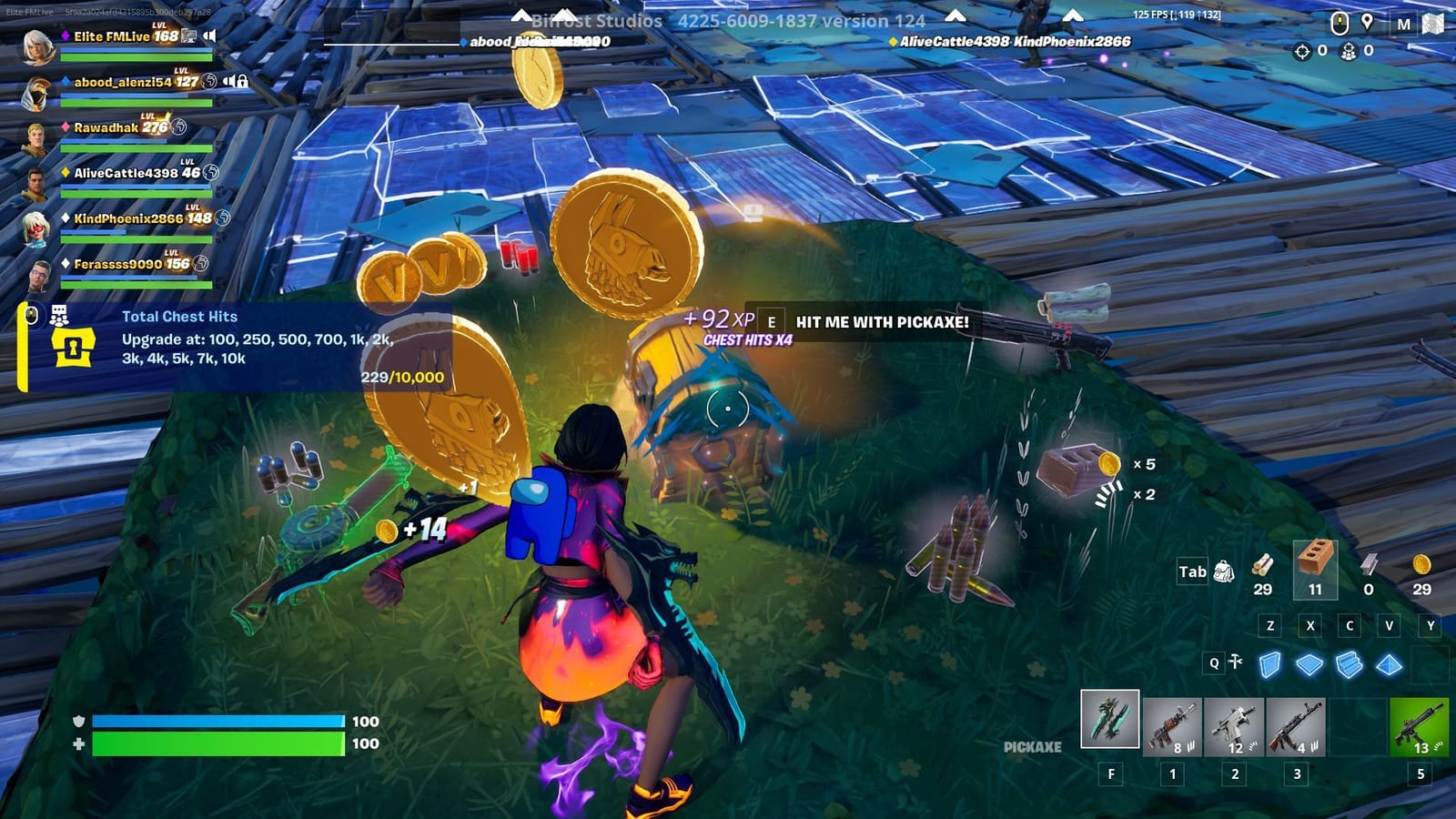1456x819 pixels.
Task: Select the brick material icon
Action: click(x=1314, y=562)
